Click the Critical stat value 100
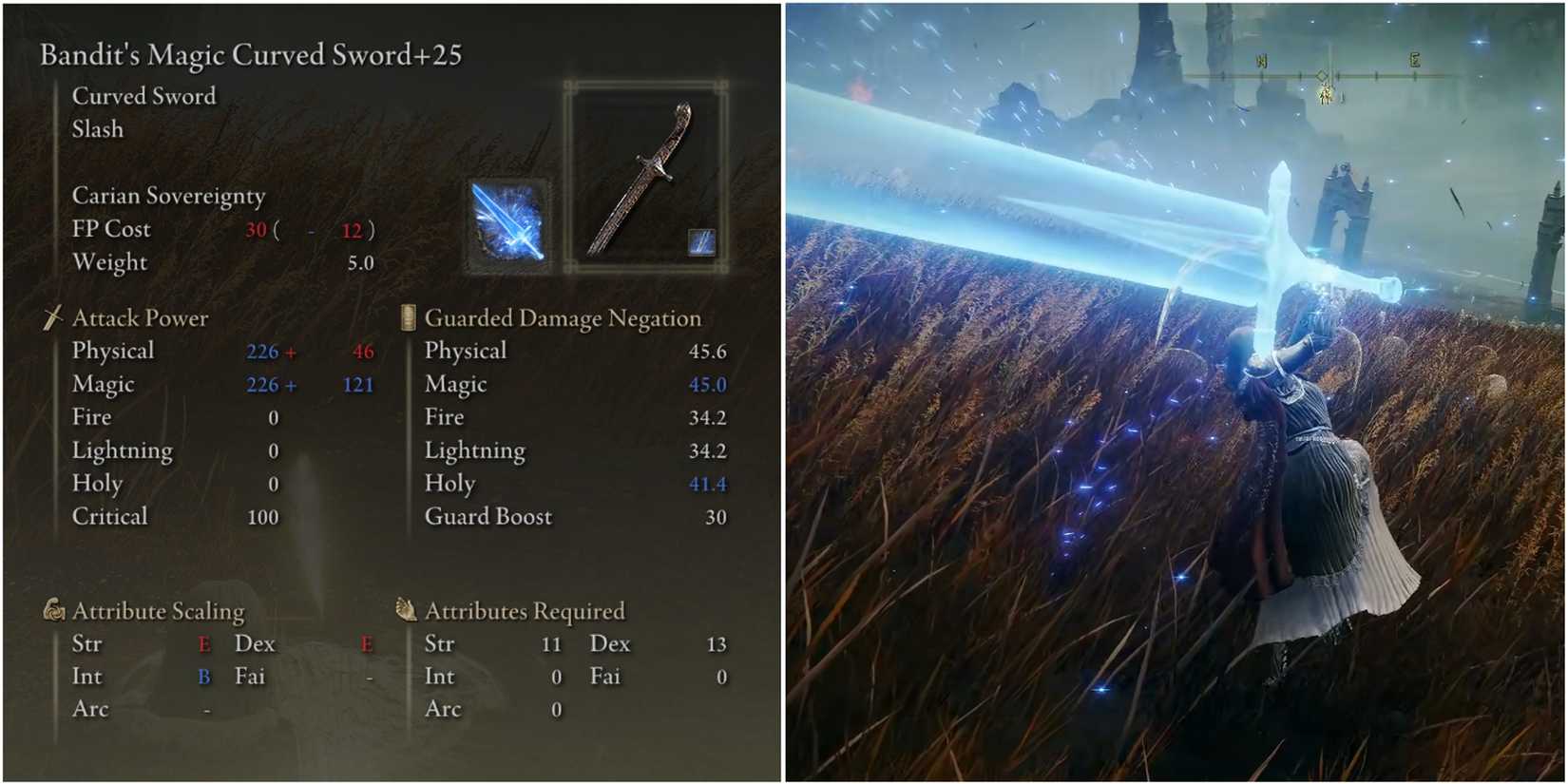Image resolution: width=1568 pixels, height=784 pixels. click(x=263, y=516)
